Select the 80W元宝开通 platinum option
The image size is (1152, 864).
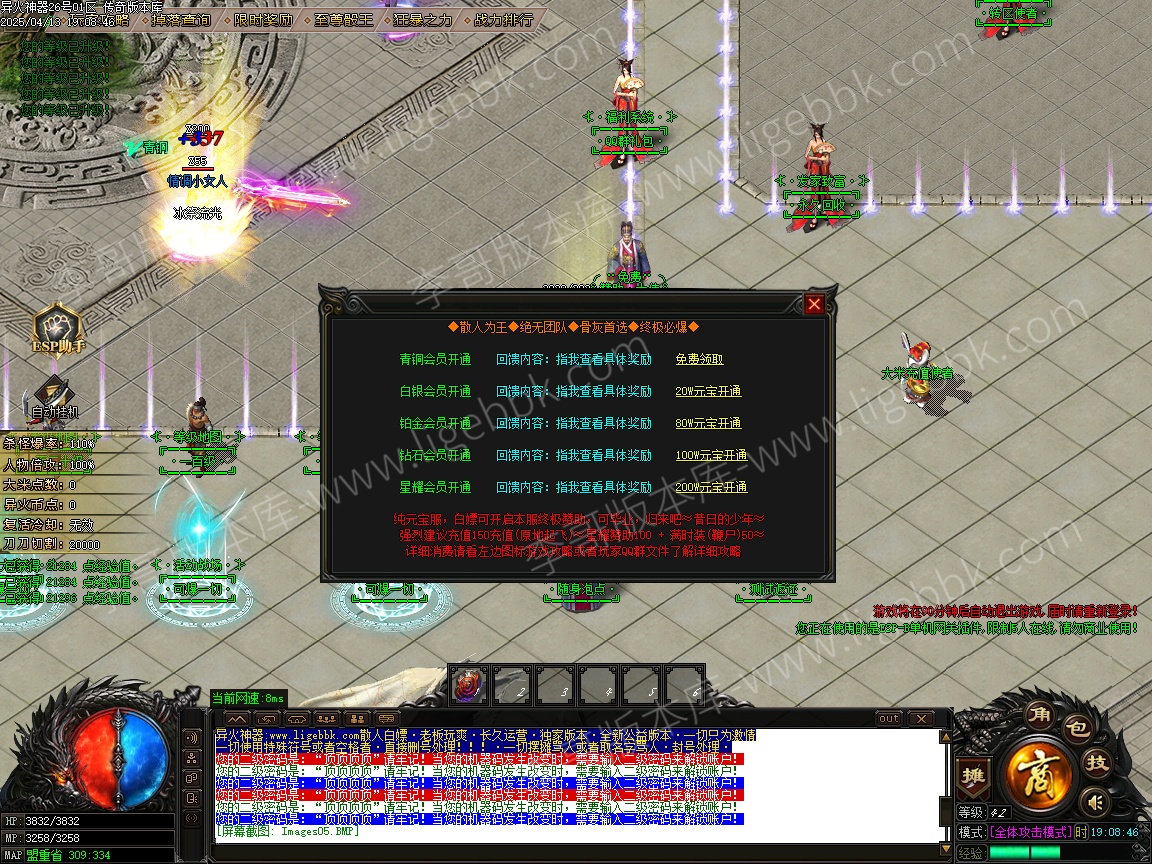[708, 423]
